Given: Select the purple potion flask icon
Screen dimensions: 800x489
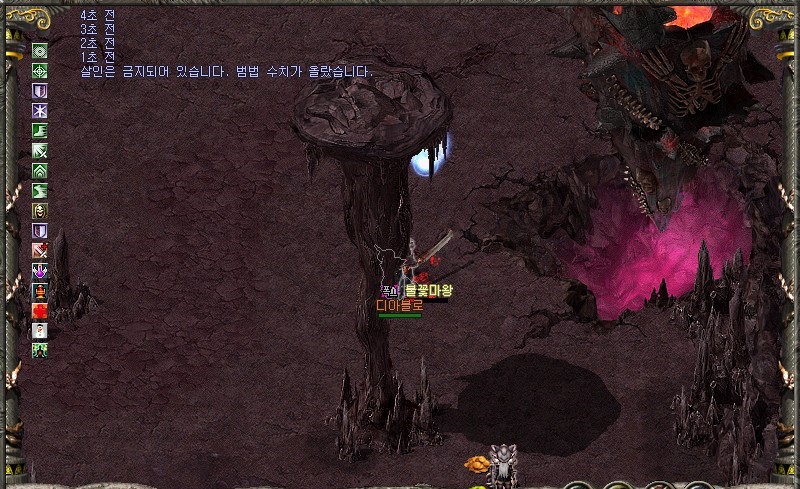Looking at the screenshot, I should (x=40, y=271).
